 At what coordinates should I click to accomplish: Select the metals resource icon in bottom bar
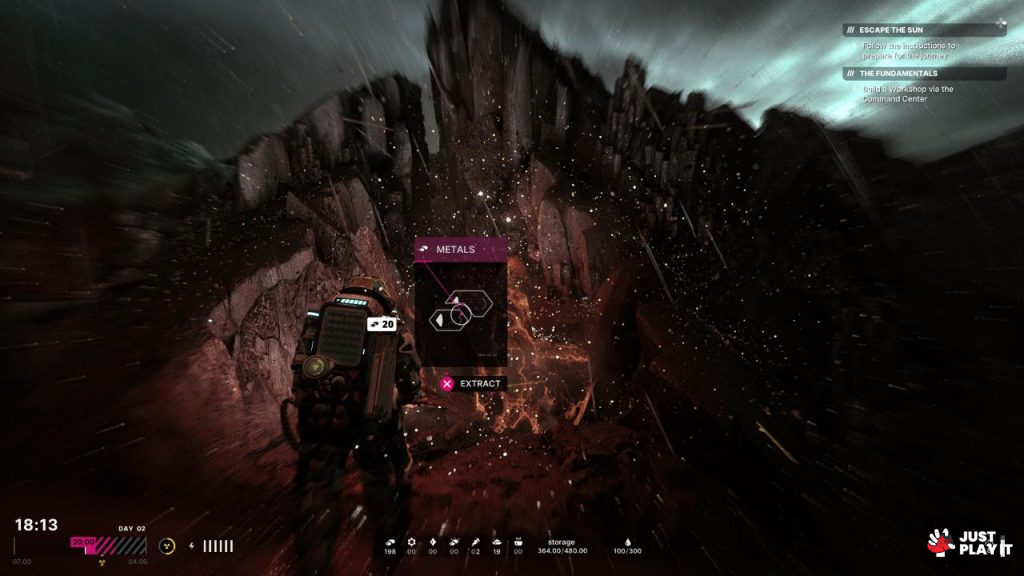coord(389,541)
